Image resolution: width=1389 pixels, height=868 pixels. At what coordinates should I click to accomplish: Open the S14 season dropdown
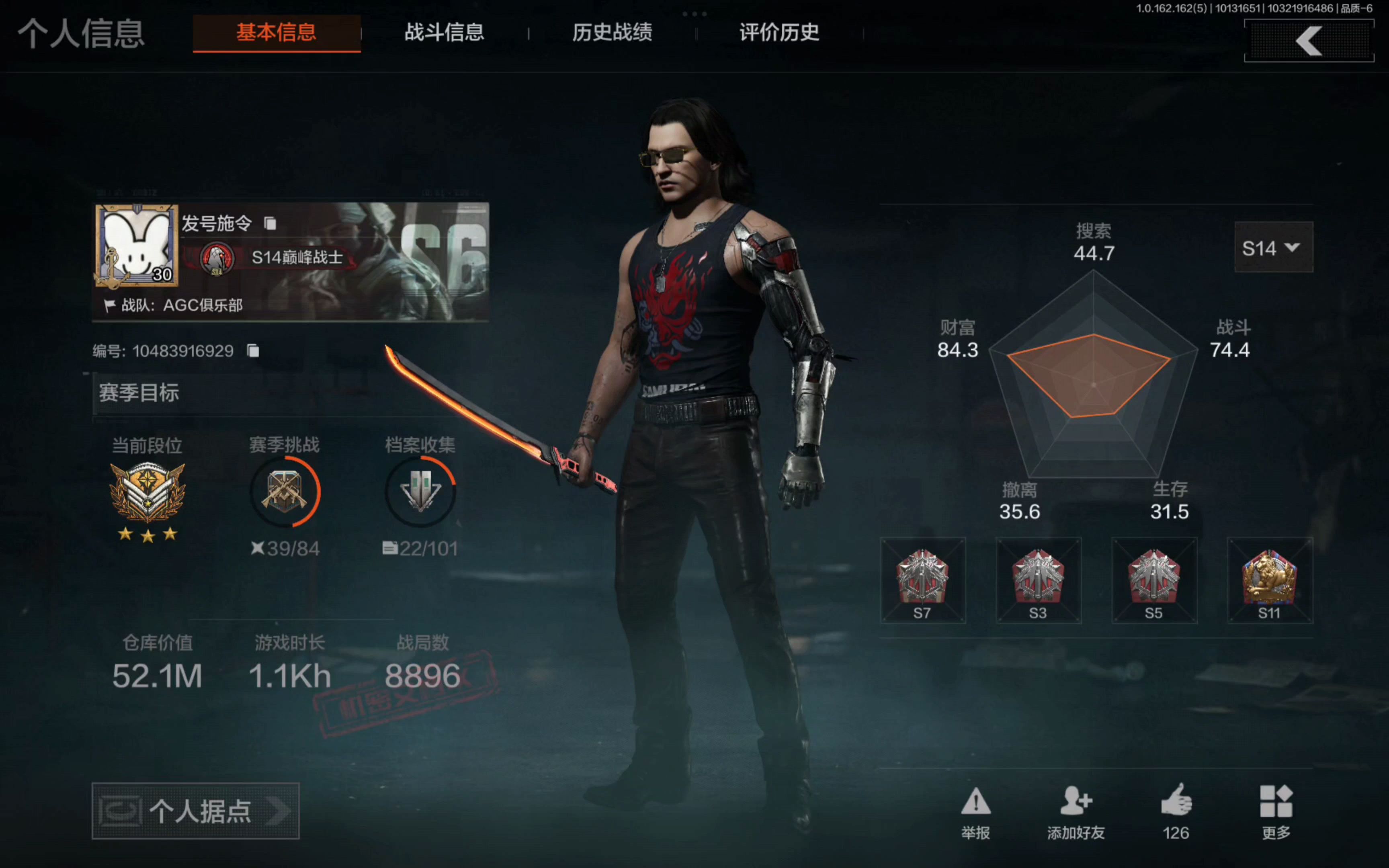click(1273, 248)
